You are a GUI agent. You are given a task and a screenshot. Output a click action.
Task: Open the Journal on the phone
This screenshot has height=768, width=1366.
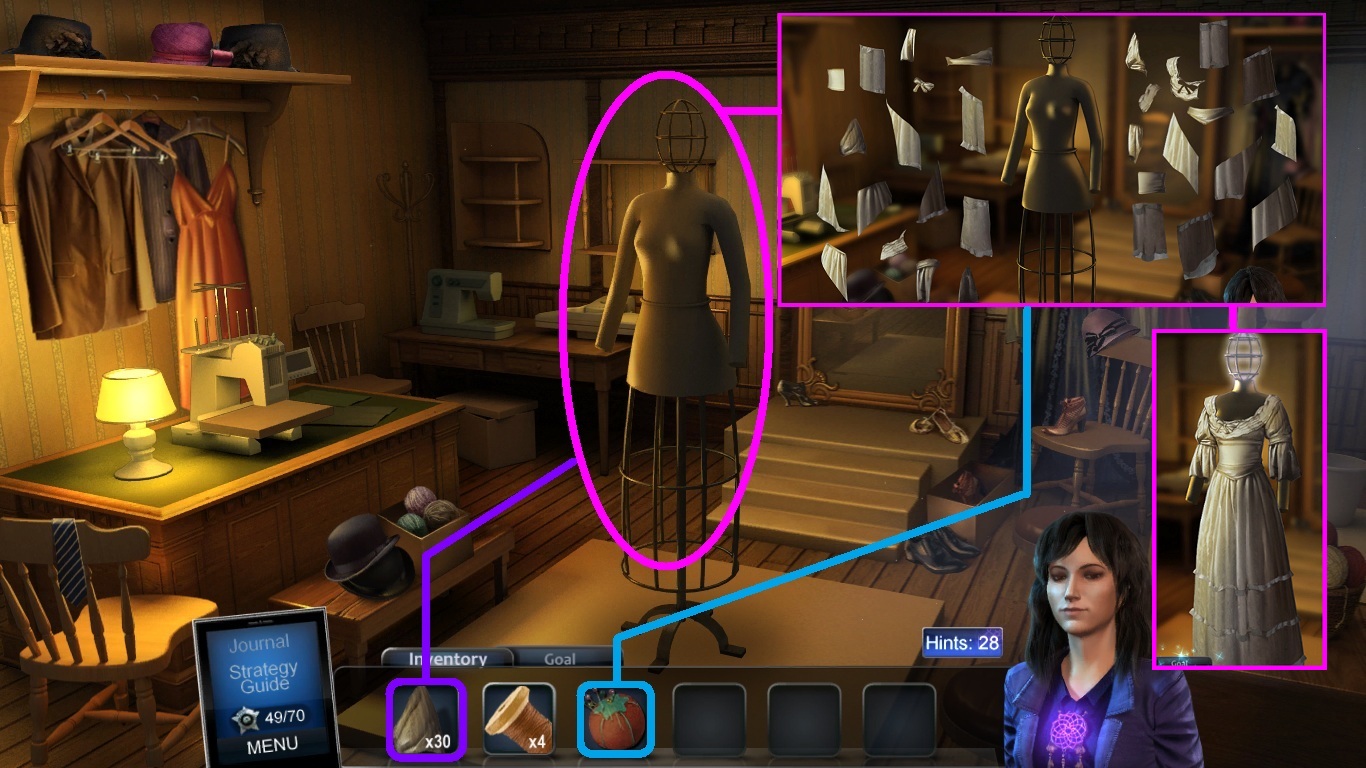click(258, 643)
